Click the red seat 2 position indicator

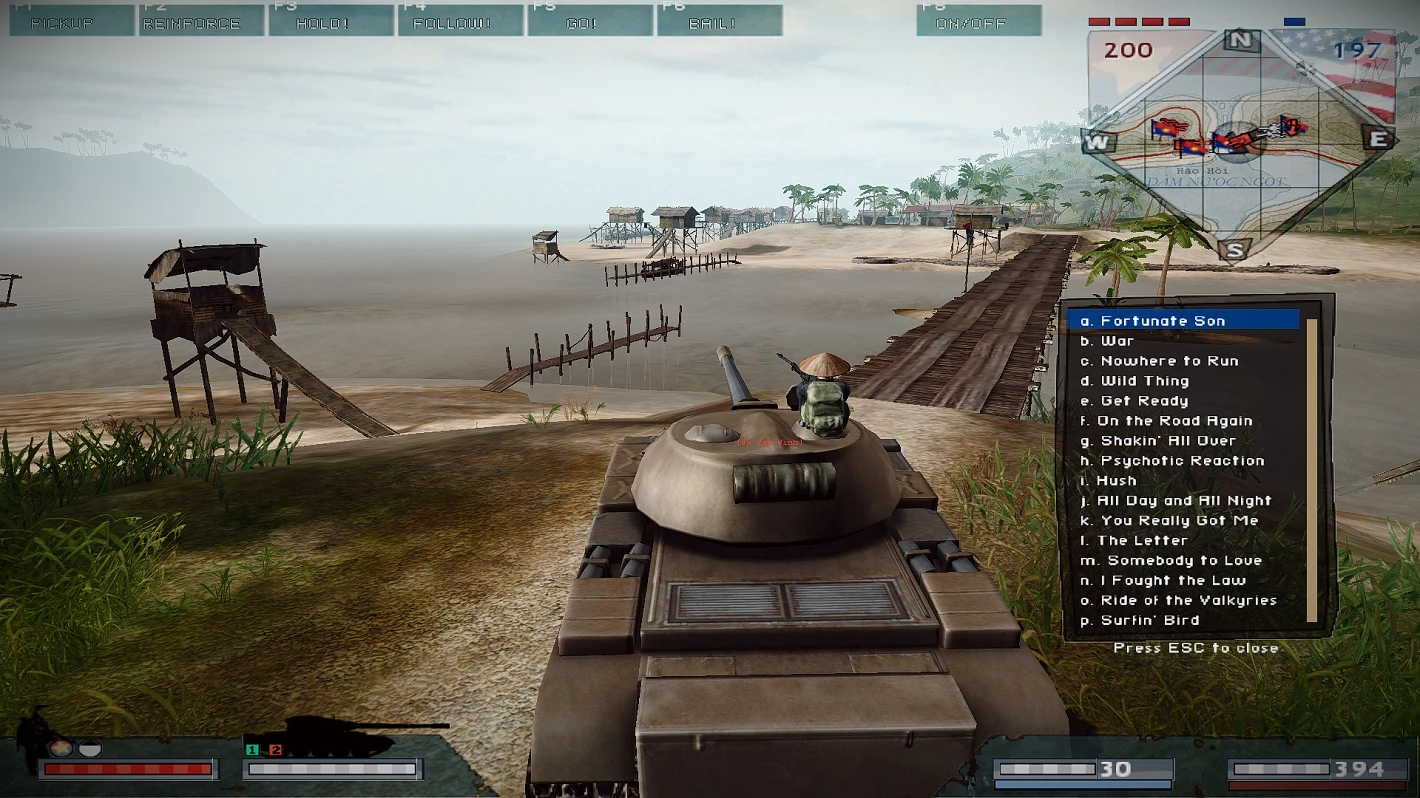(274, 750)
